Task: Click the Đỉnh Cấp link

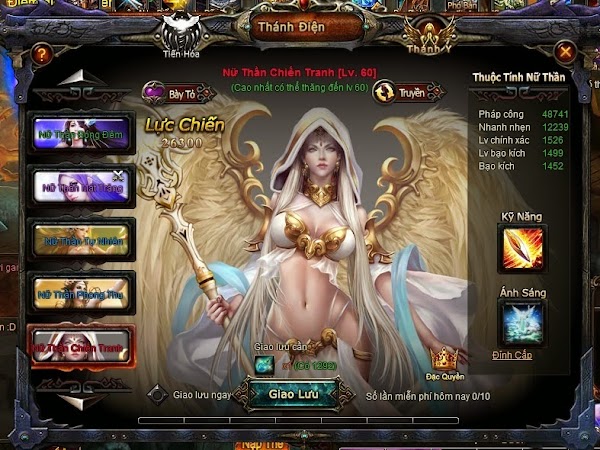Action: tap(513, 355)
